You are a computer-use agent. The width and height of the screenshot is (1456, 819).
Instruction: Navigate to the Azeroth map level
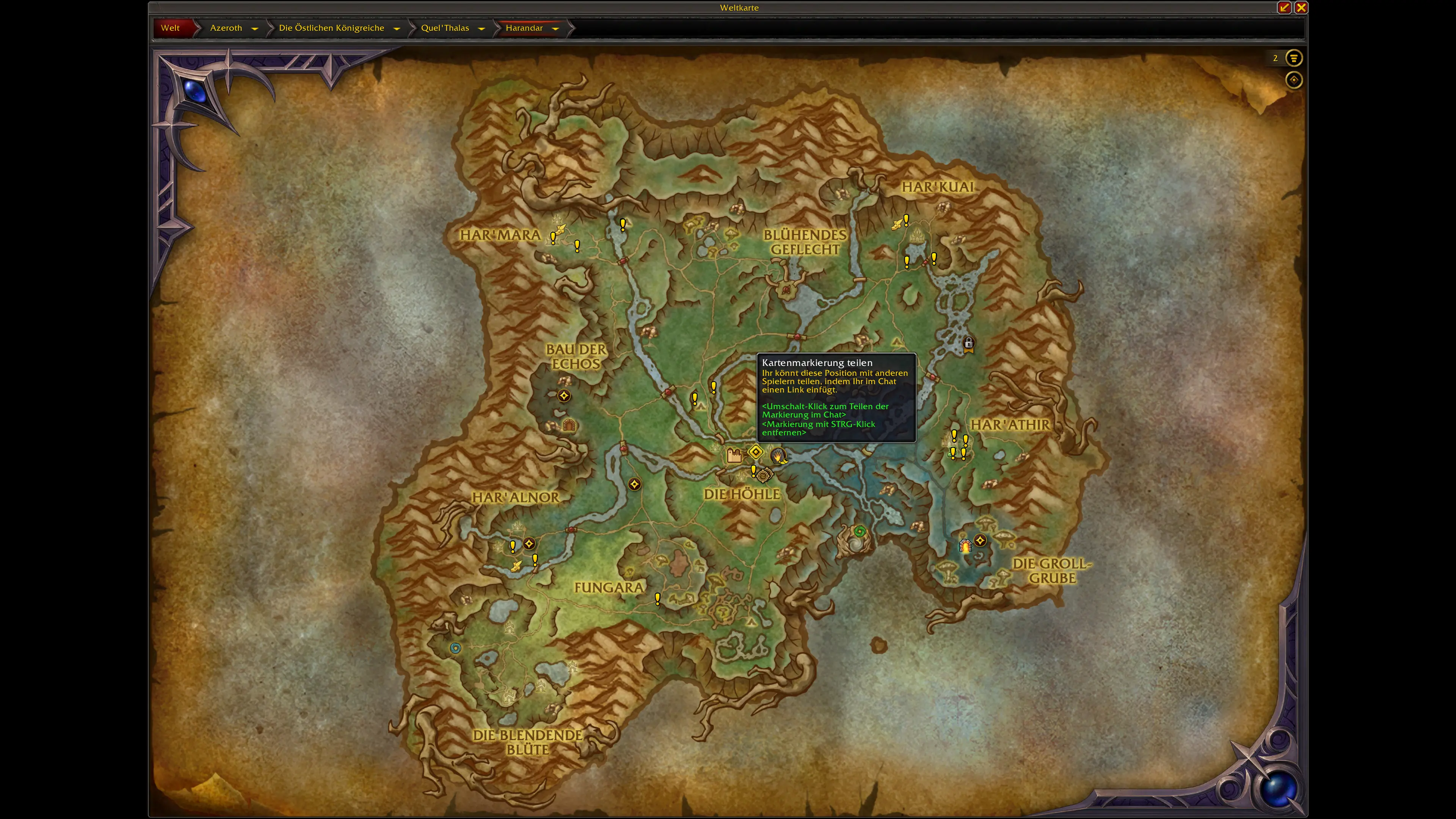[x=226, y=28]
